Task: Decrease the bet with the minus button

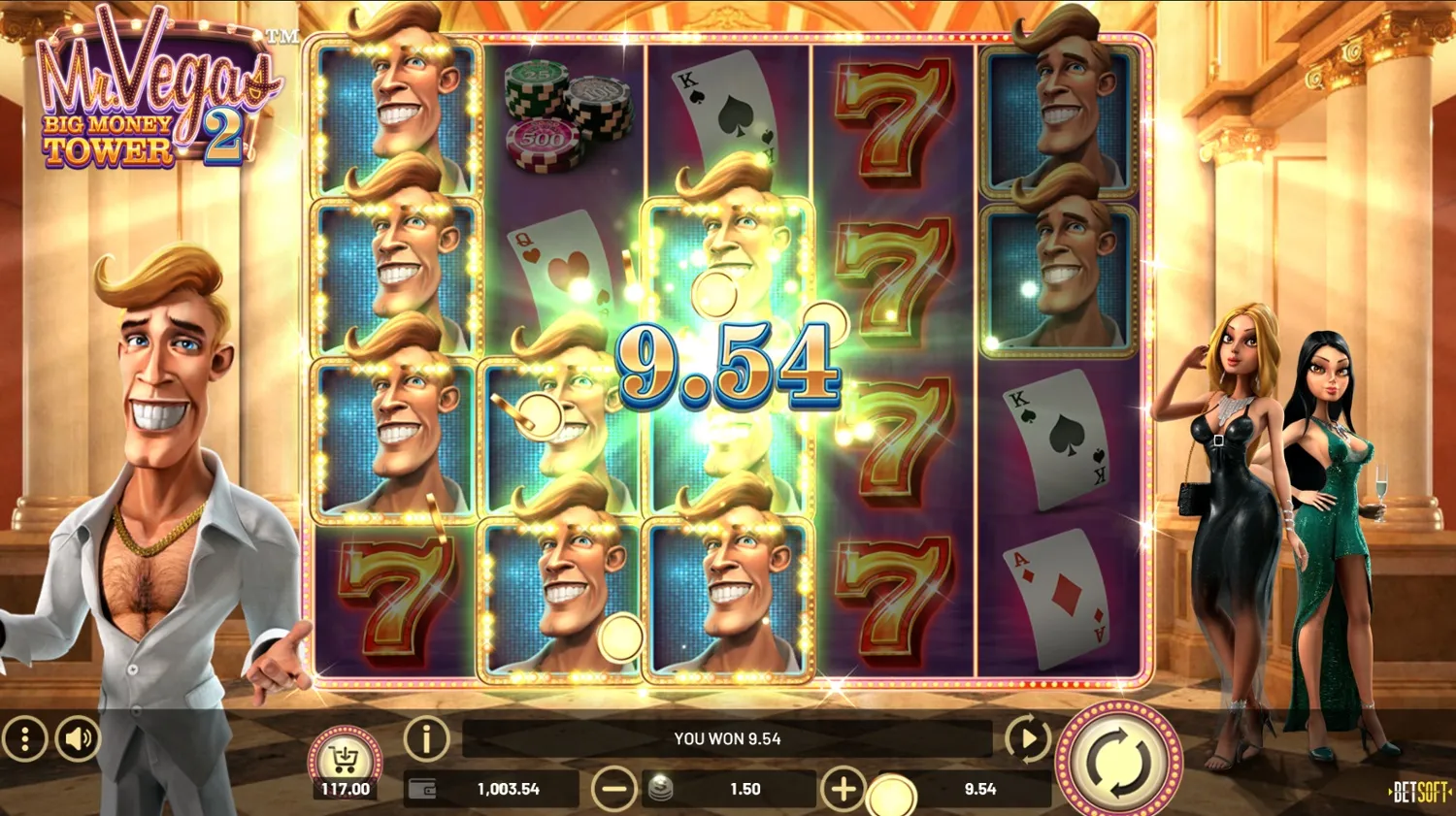Action: (615, 789)
